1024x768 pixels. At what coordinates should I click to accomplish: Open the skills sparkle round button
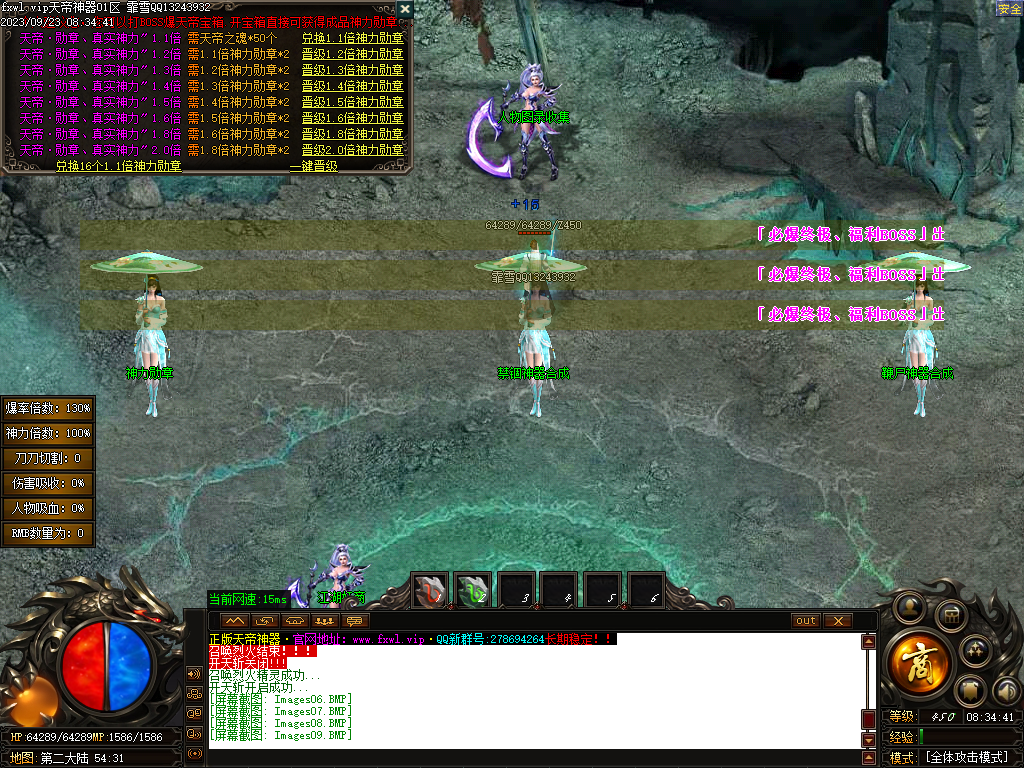tap(975, 651)
